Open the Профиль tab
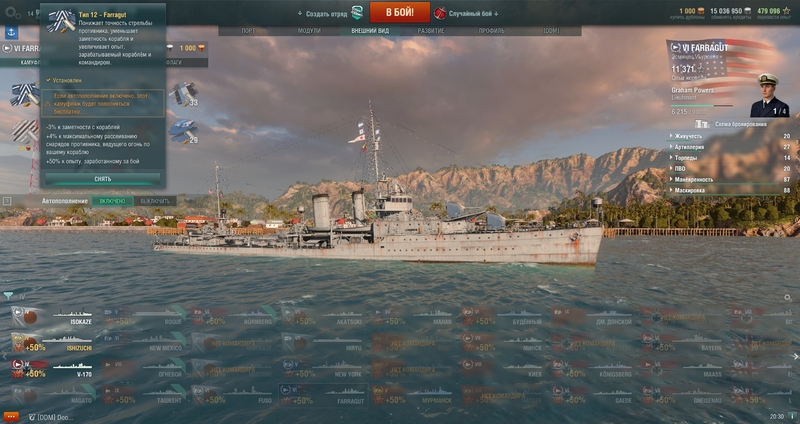This screenshot has width=800, height=424. (x=491, y=31)
